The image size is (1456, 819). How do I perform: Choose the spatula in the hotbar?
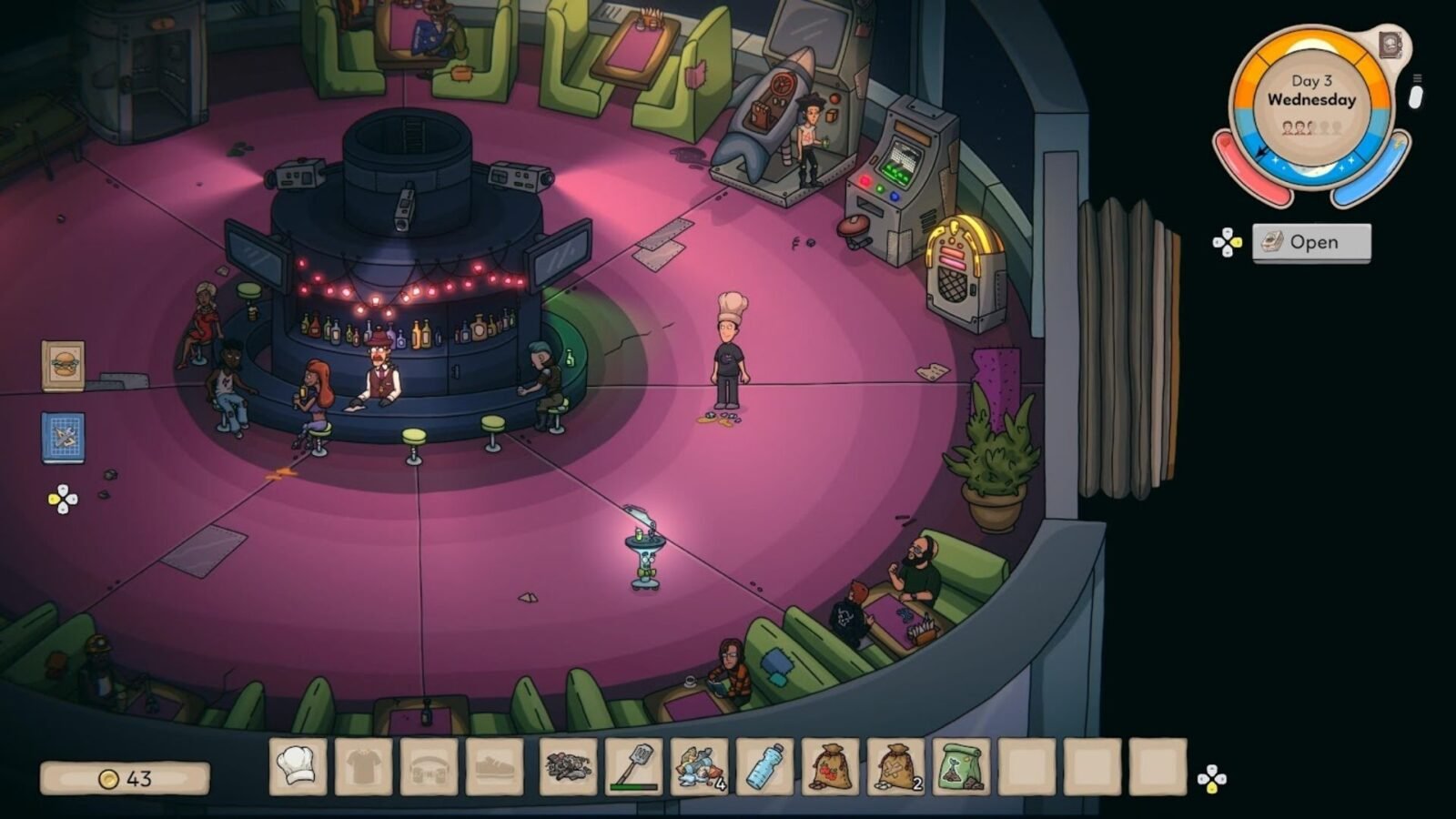tap(634, 766)
